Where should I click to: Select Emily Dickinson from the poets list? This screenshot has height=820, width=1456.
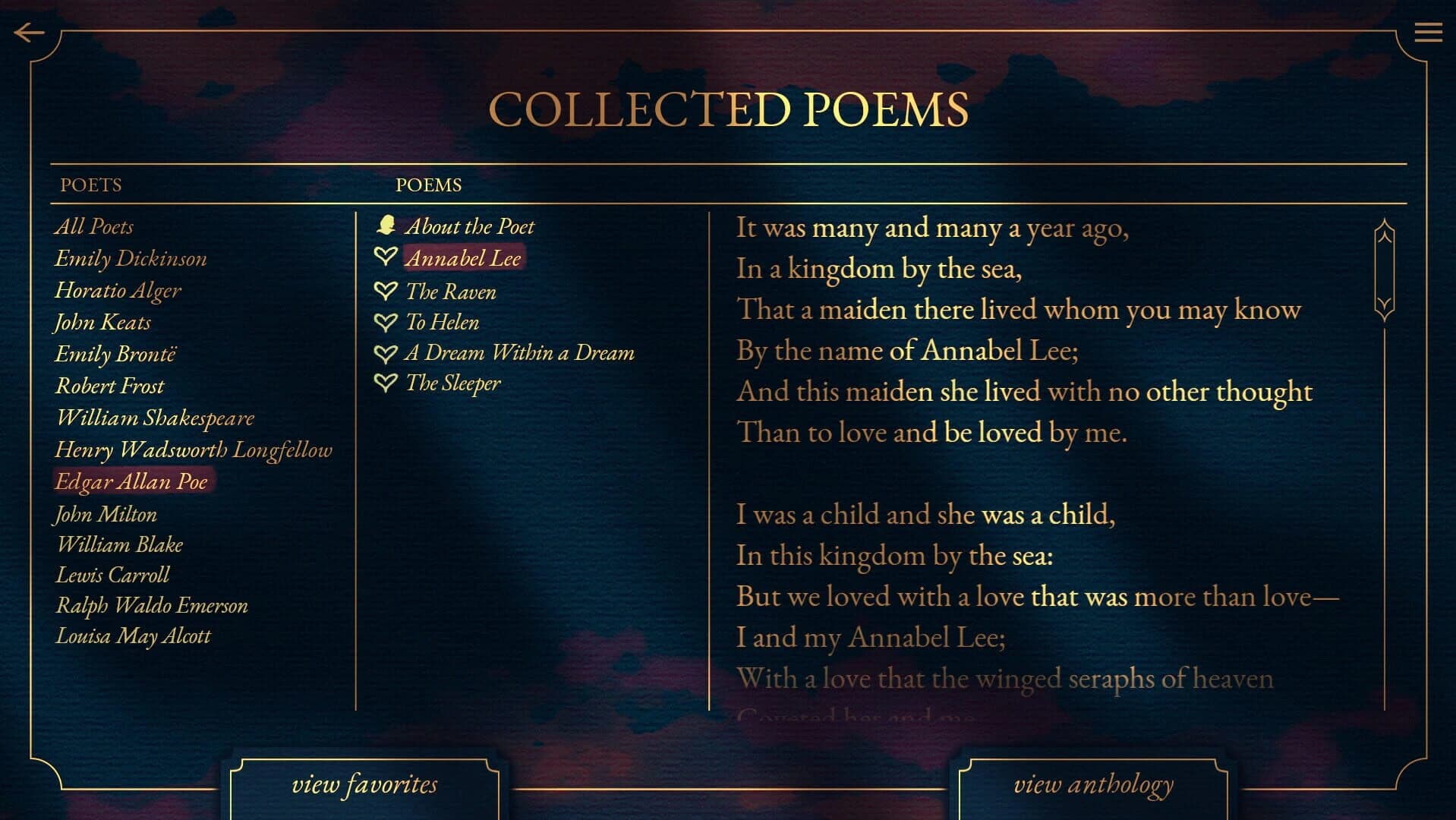click(x=131, y=258)
